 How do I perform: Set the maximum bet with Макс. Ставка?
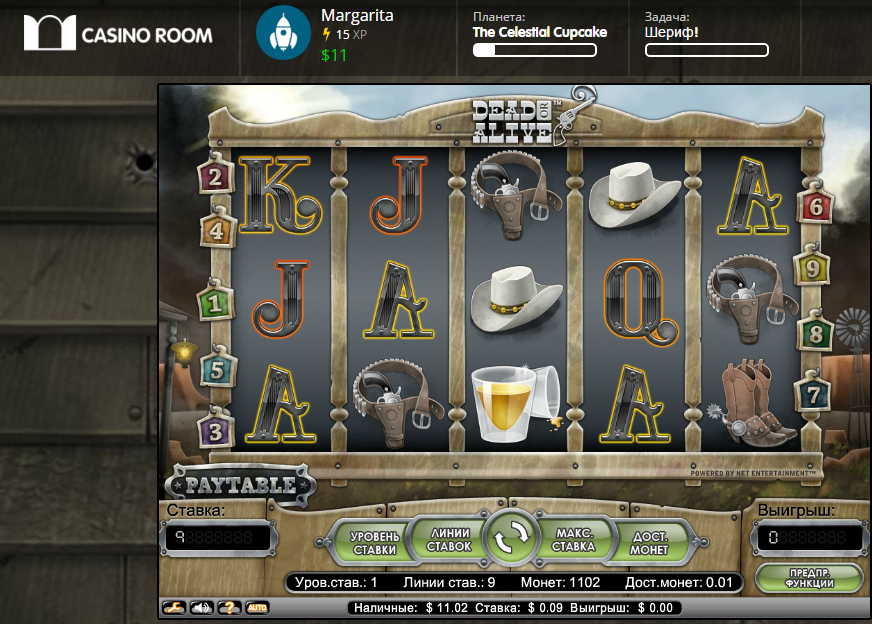tap(573, 540)
